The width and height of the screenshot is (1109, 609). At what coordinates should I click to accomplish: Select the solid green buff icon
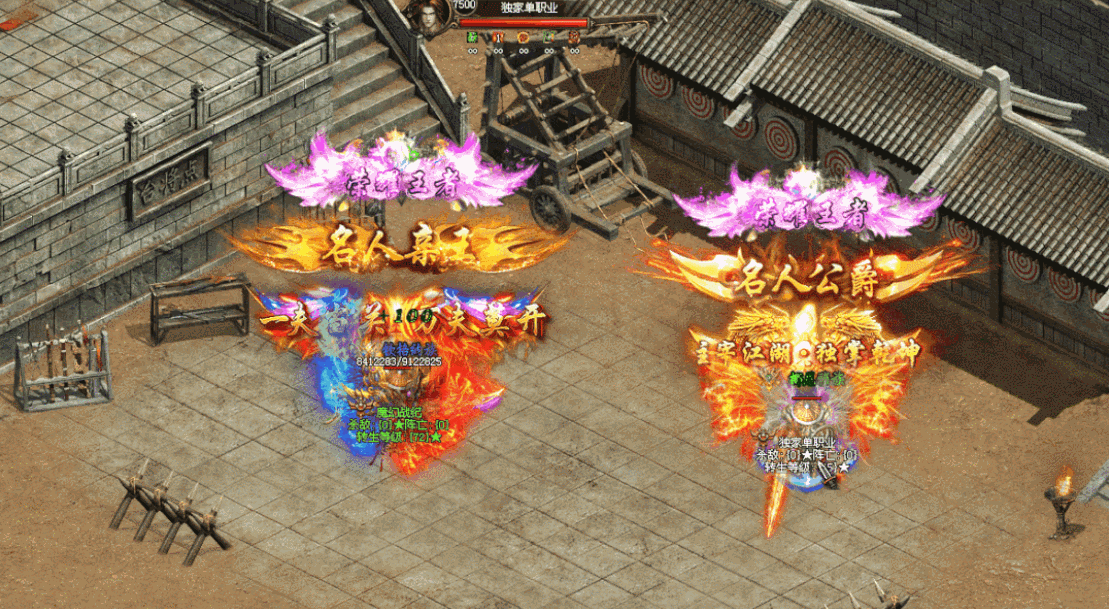click(x=473, y=37)
